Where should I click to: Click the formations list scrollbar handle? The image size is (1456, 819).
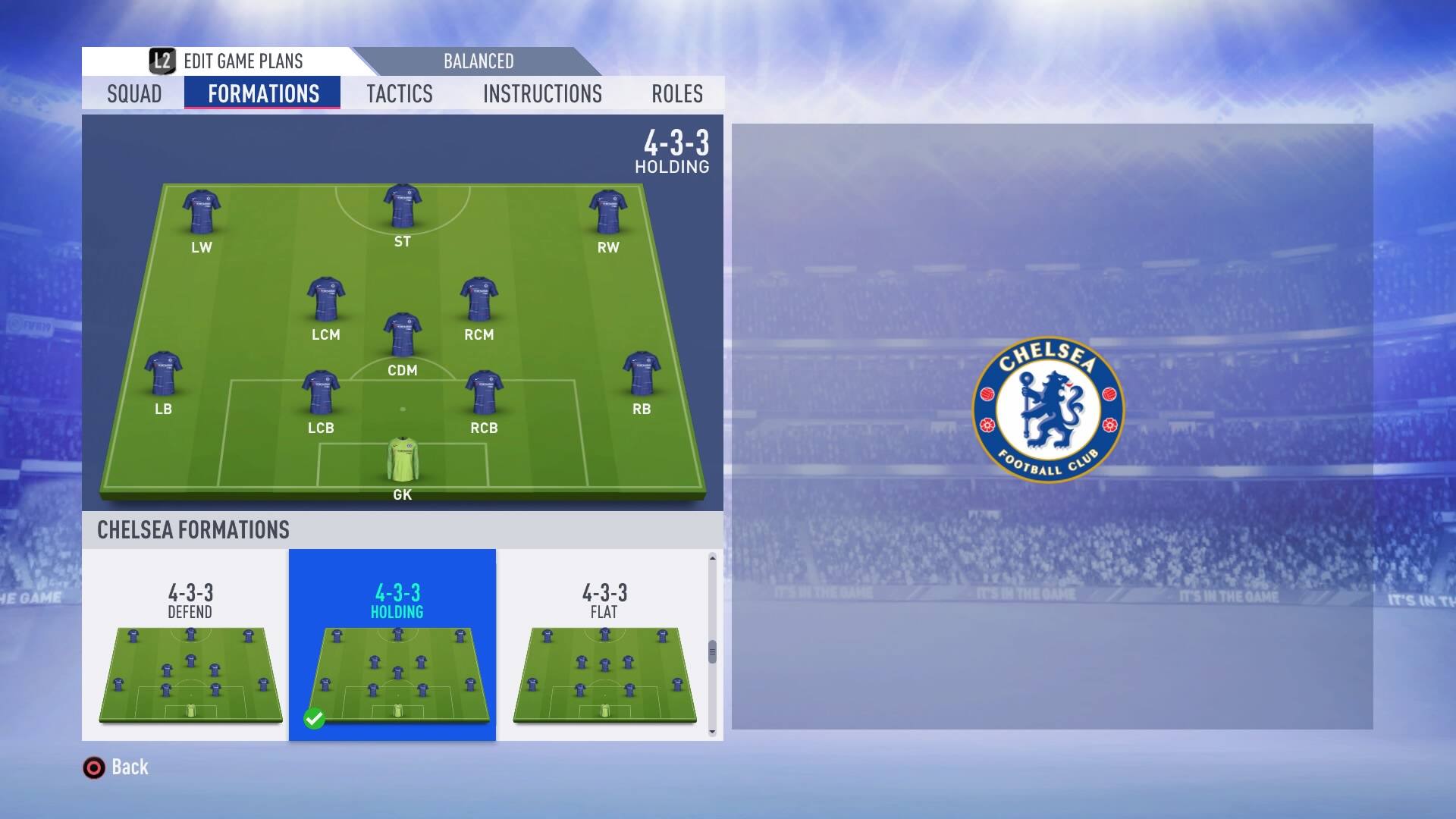(712, 651)
